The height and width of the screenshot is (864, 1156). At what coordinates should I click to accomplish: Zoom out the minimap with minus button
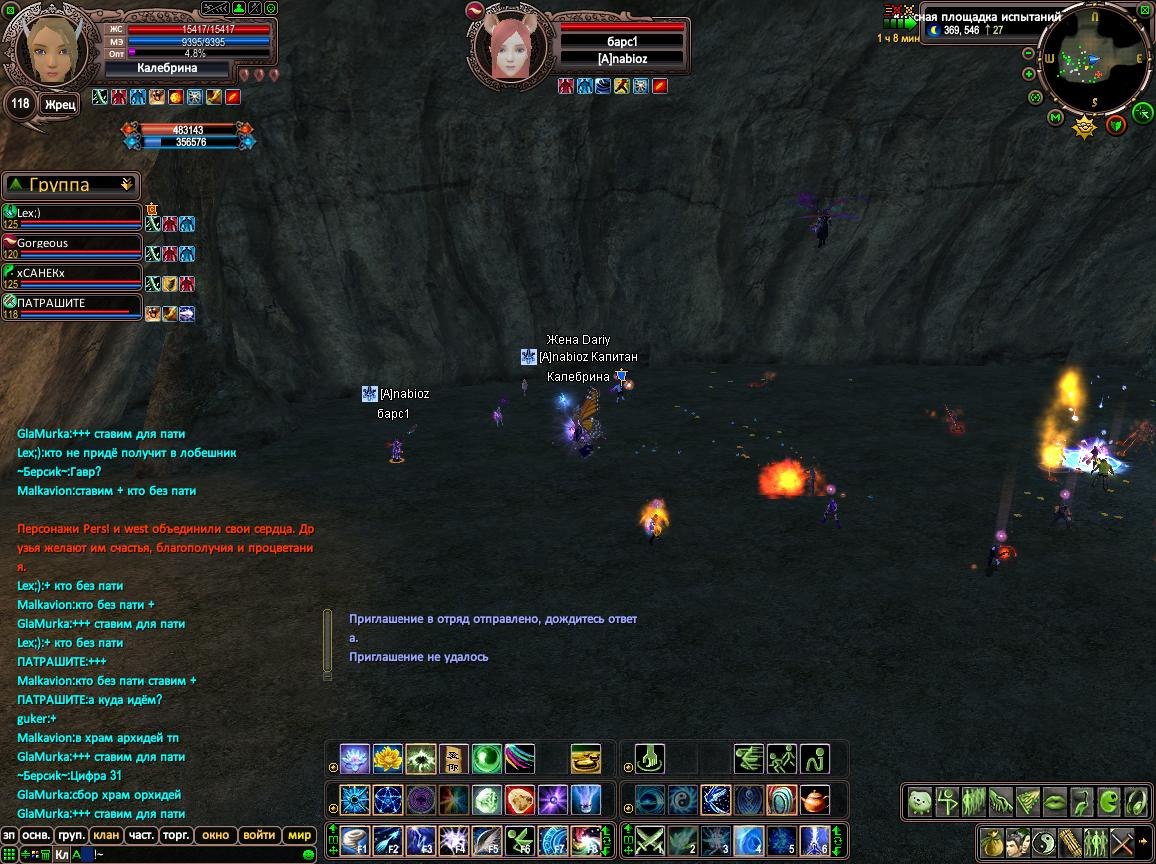tap(1028, 55)
